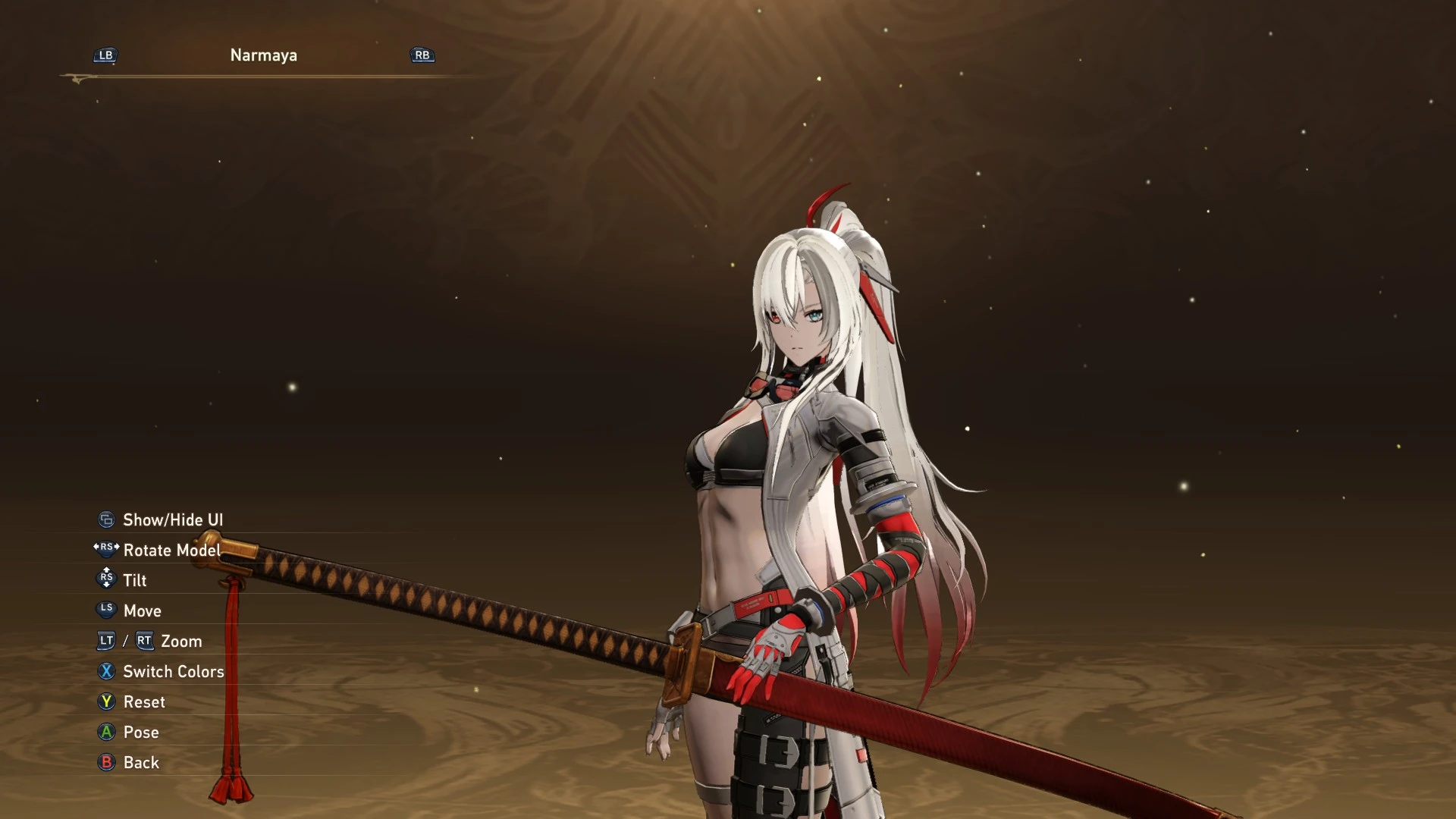Click the Y button icon beside Reset
Image resolution: width=1456 pixels, height=819 pixels.
pos(106,701)
